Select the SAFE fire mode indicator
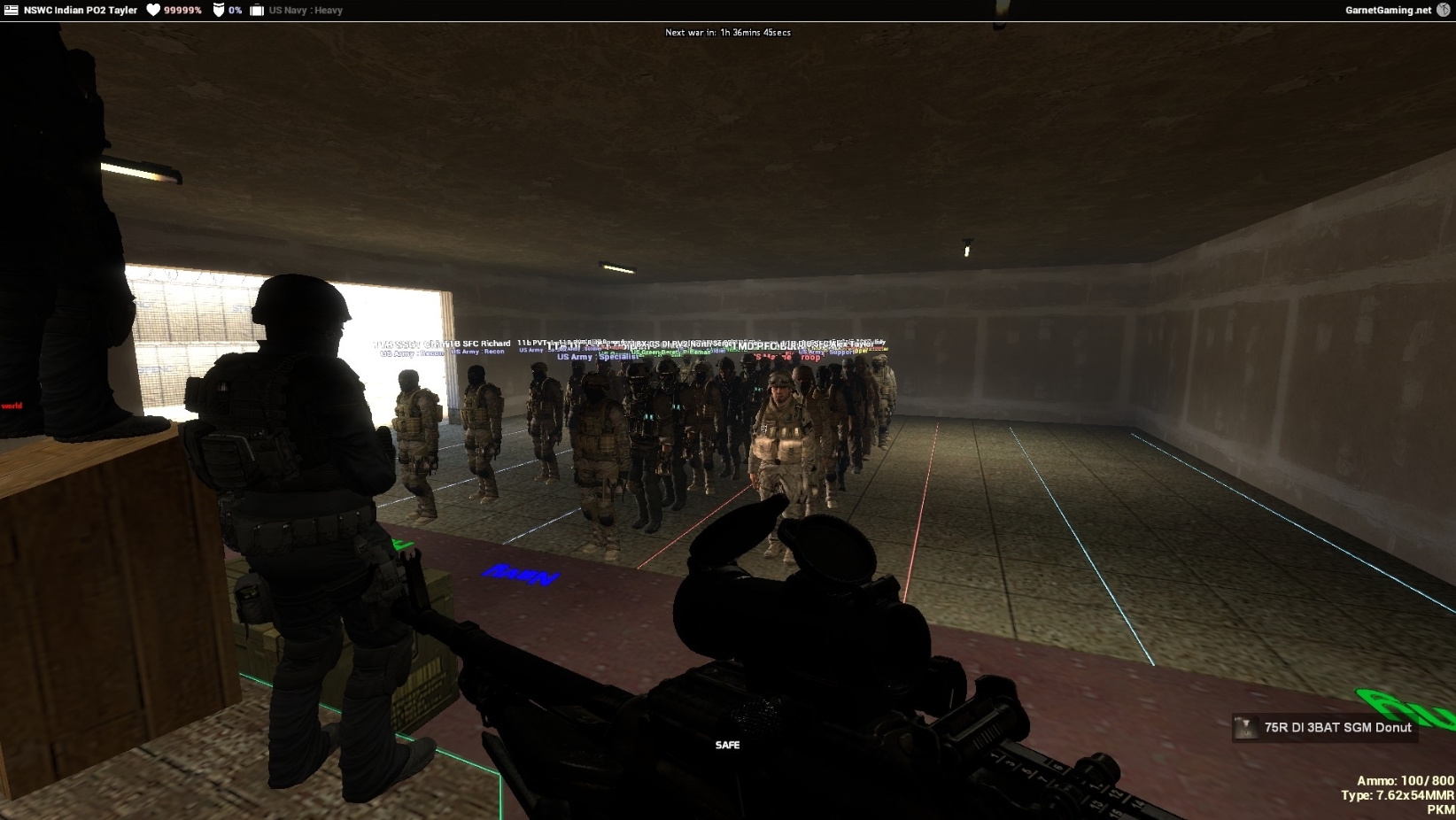1456x820 pixels. [728, 746]
